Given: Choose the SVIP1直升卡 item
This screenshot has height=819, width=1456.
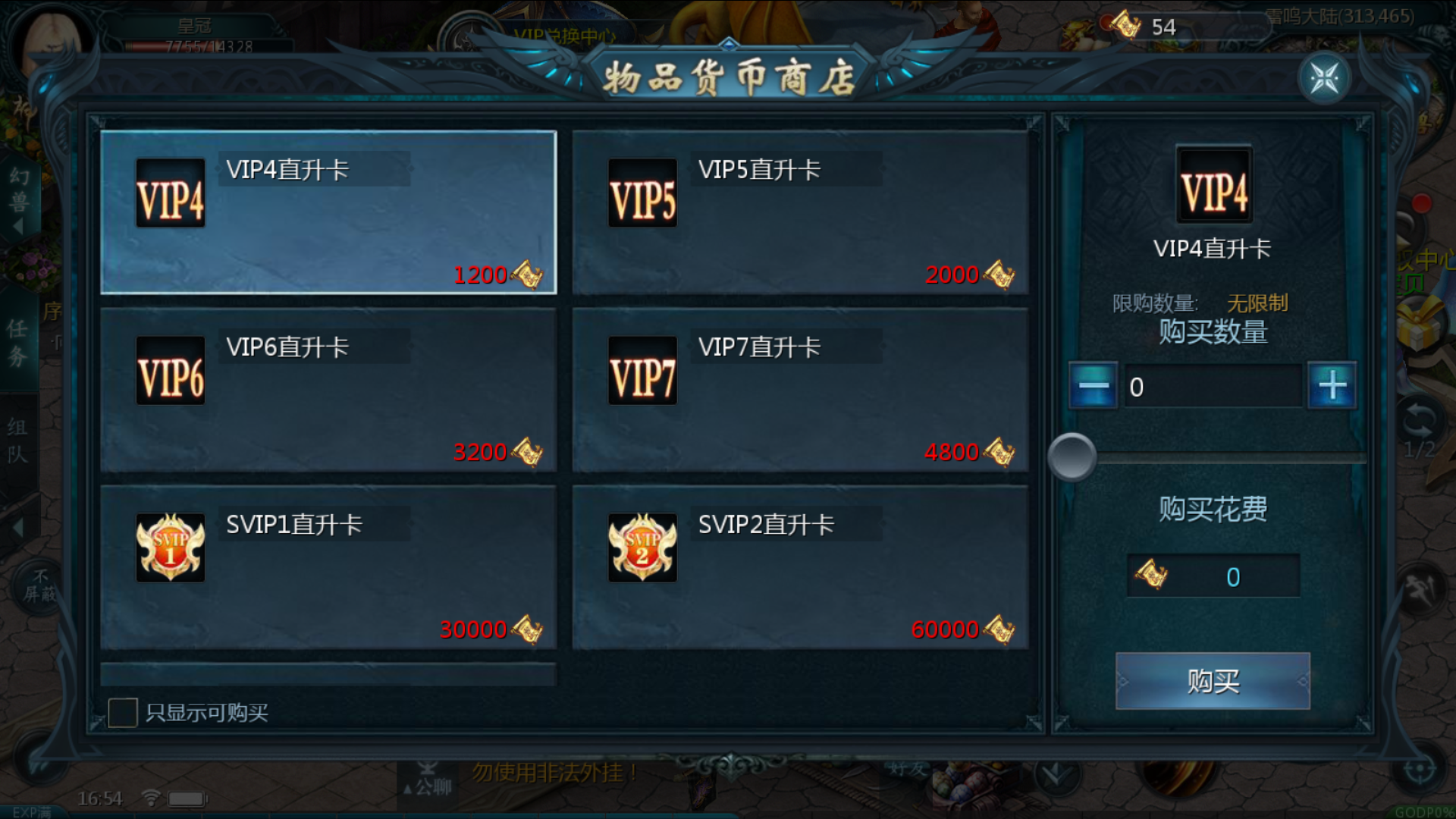Looking at the screenshot, I should [x=328, y=567].
